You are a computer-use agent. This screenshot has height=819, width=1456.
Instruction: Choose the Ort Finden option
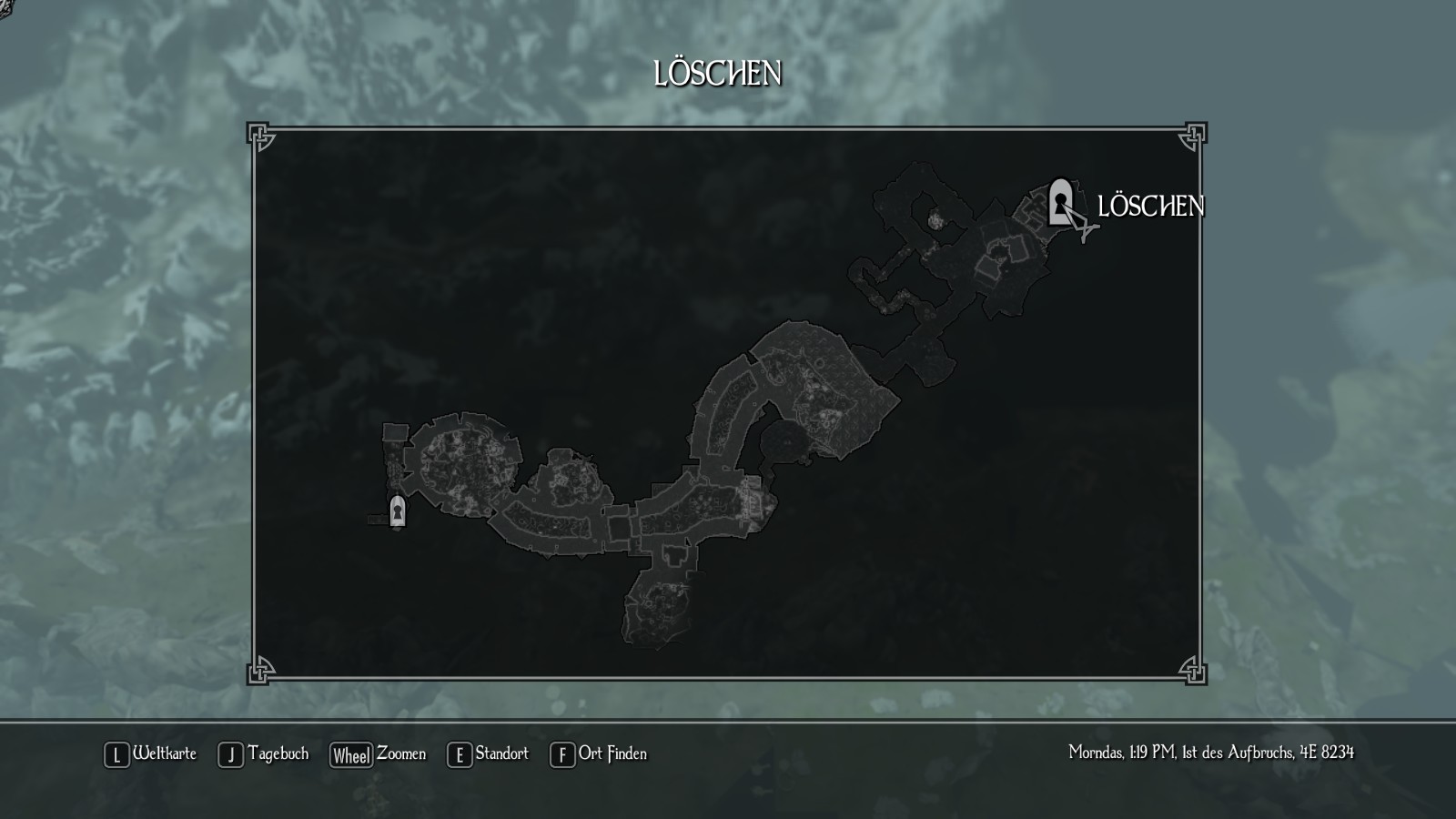click(x=599, y=754)
